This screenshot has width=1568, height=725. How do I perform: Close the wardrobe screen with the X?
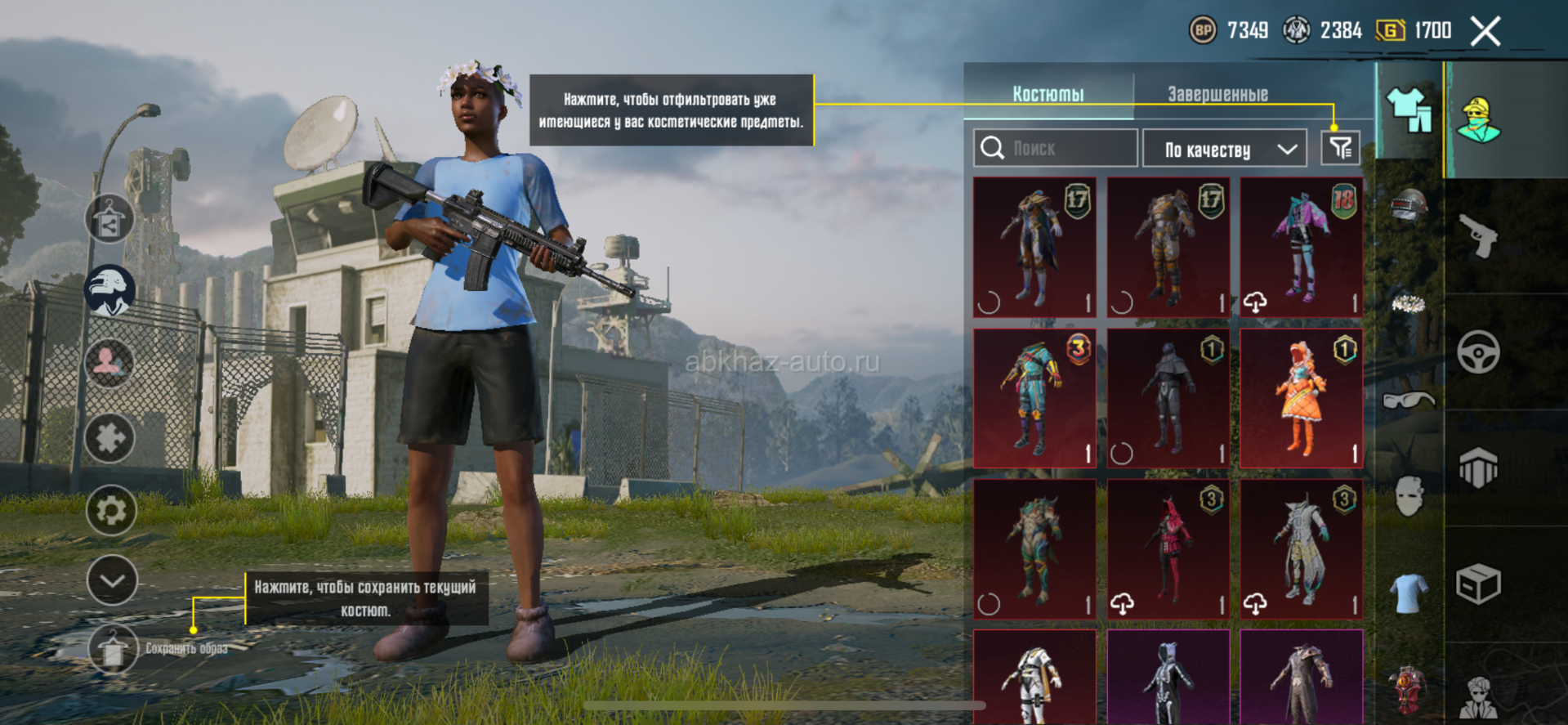(1485, 32)
